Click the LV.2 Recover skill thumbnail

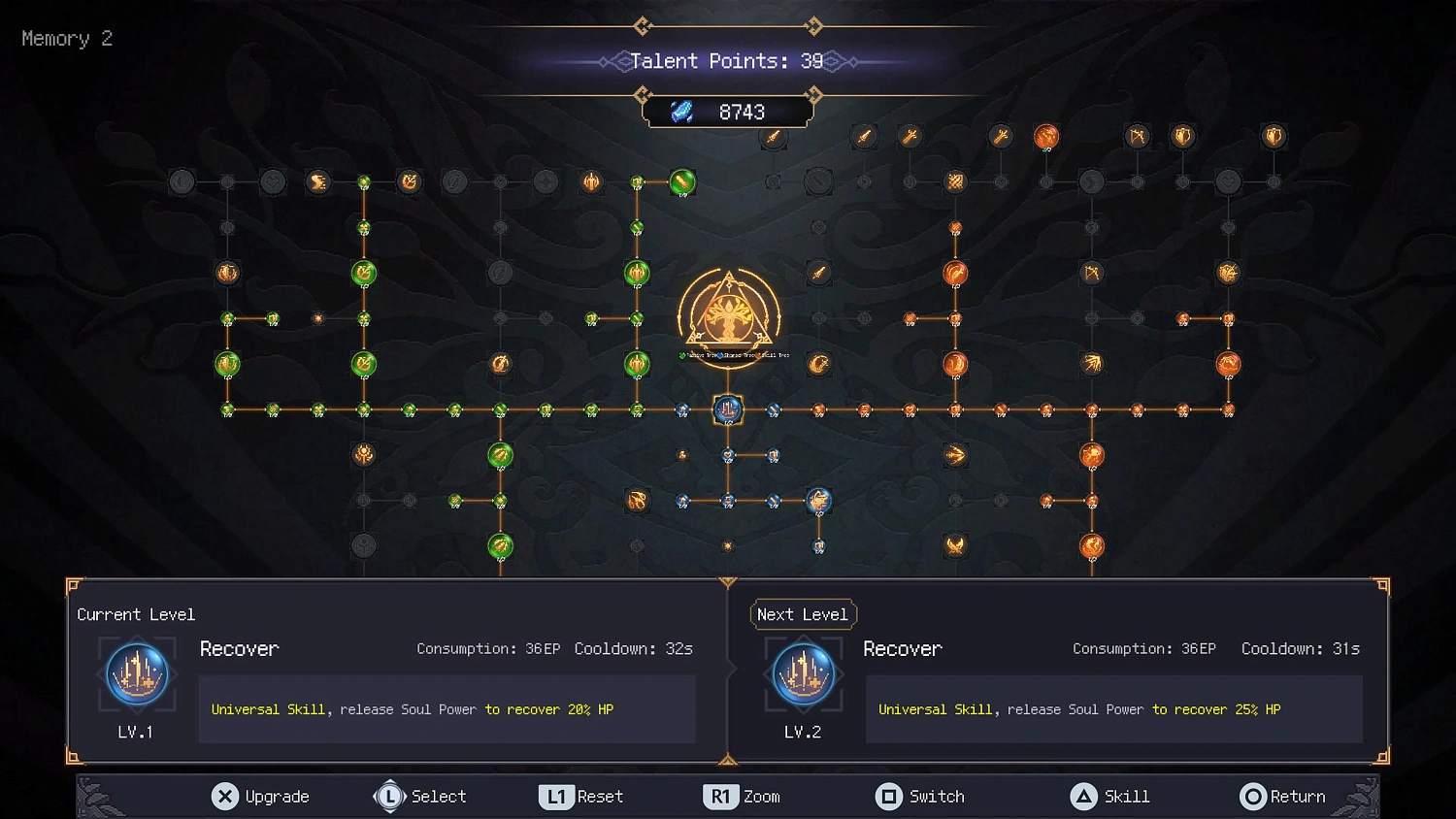[803, 674]
